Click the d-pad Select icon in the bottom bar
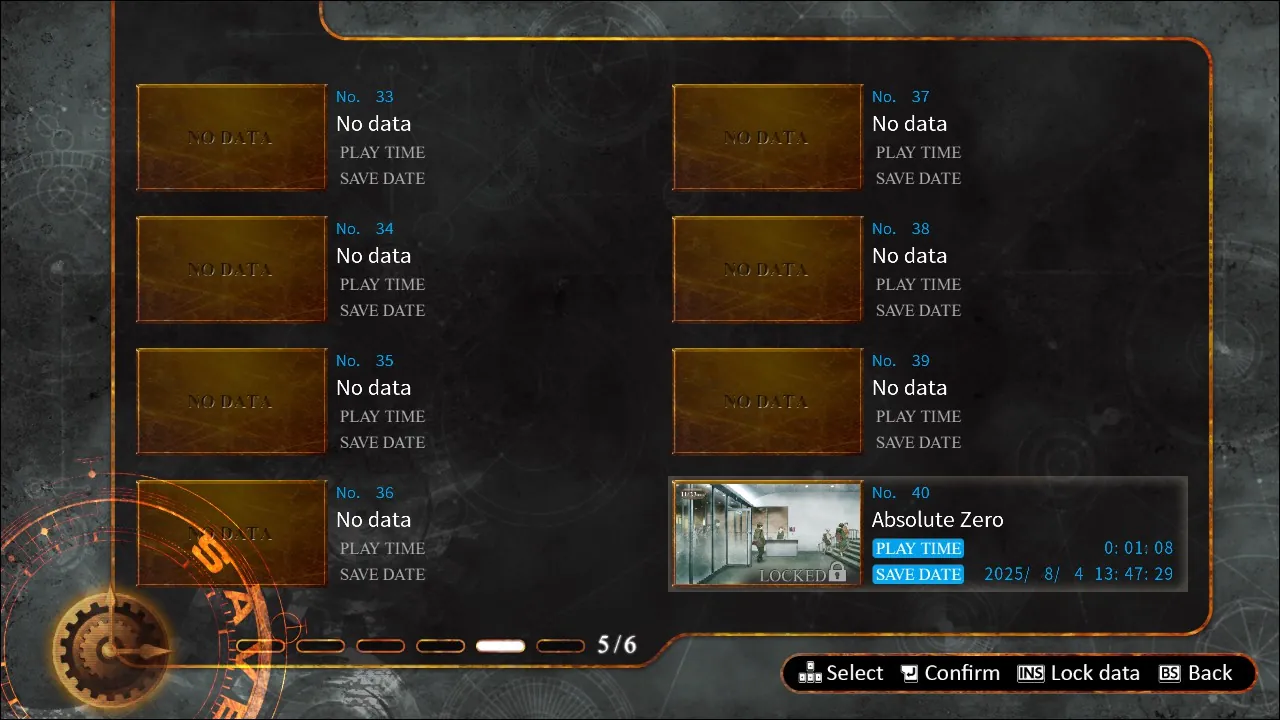The height and width of the screenshot is (720, 1280). (x=809, y=673)
